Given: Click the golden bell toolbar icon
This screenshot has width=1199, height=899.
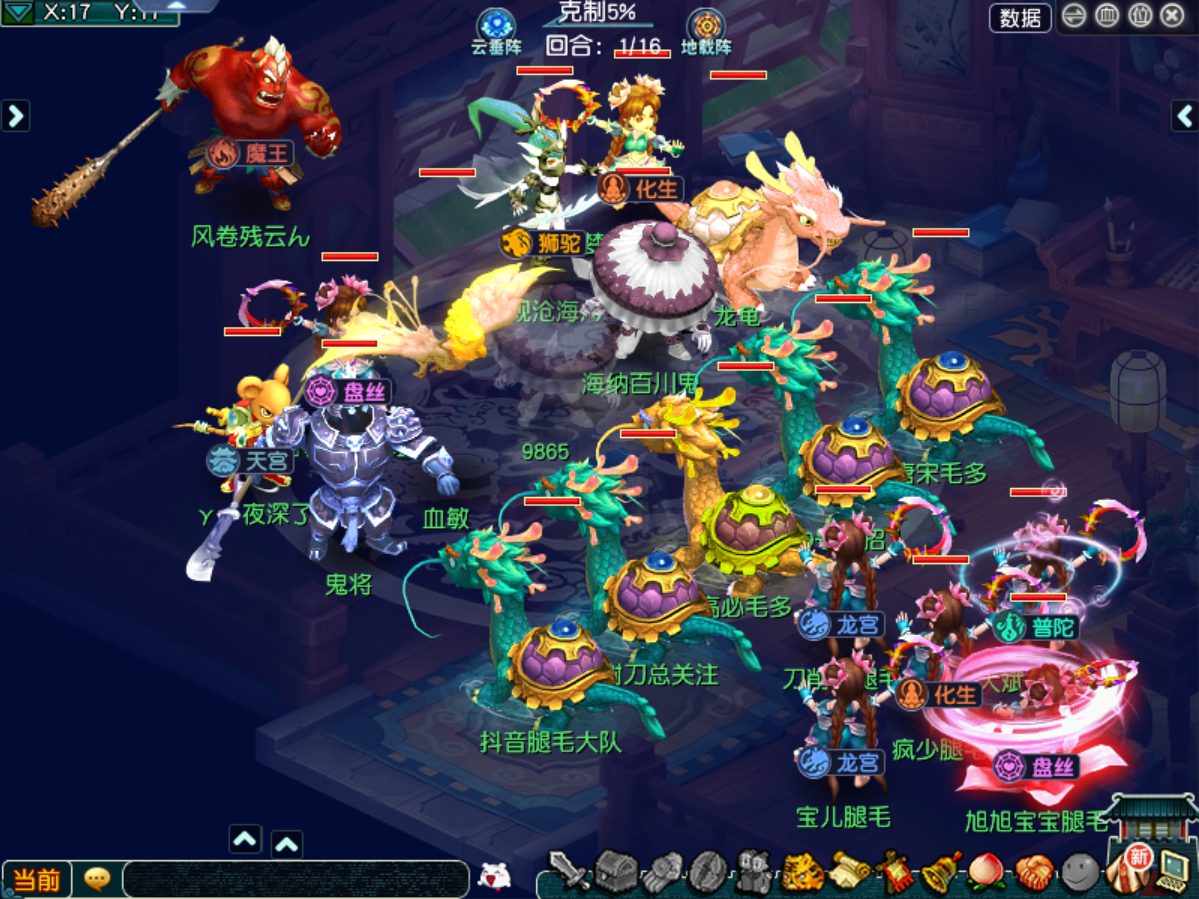Looking at the screenshot, I should 940,872.
